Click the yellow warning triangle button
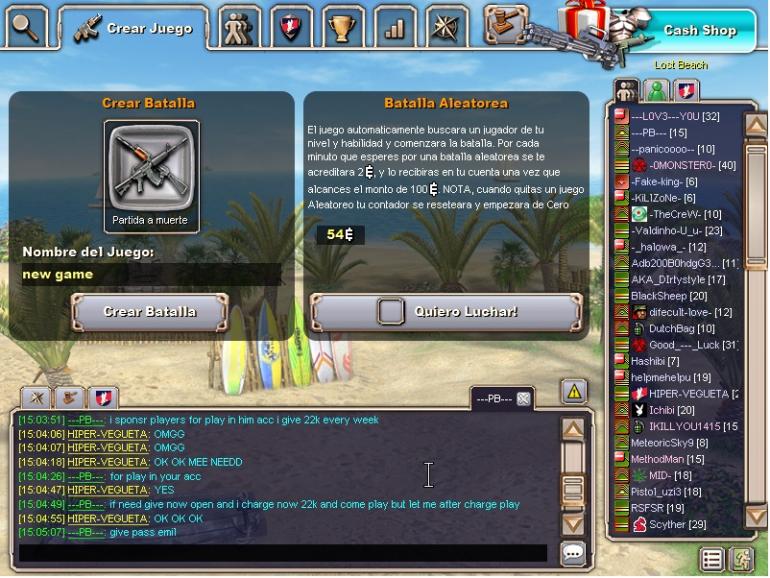 [x=574, y=391]
